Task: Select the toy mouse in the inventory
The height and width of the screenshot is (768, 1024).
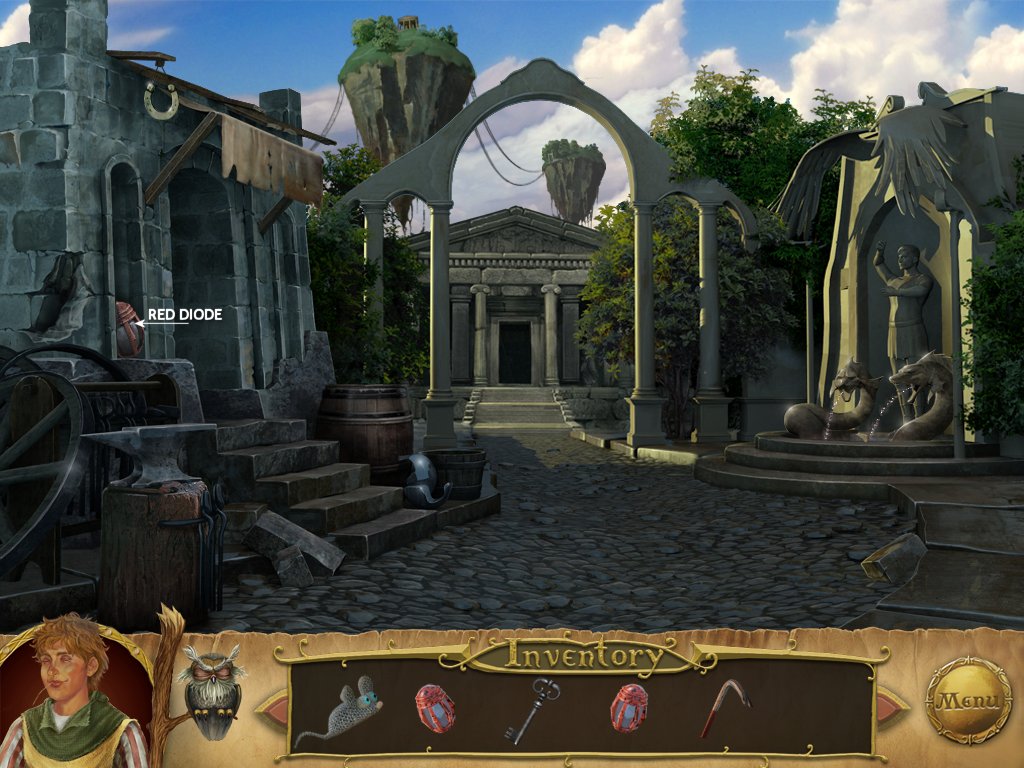Action: coord(341,710)
